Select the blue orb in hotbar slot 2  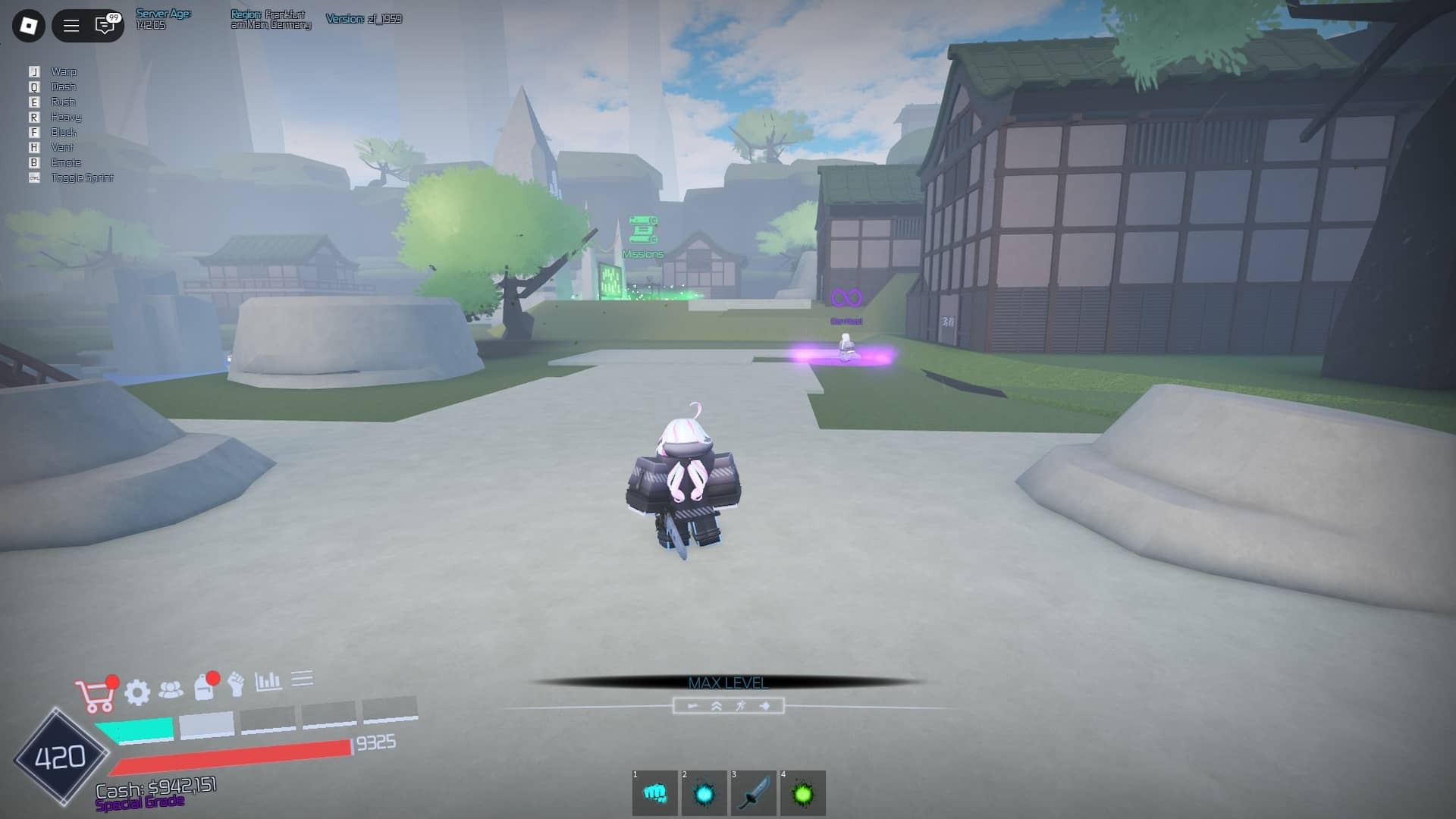point(705,793)
